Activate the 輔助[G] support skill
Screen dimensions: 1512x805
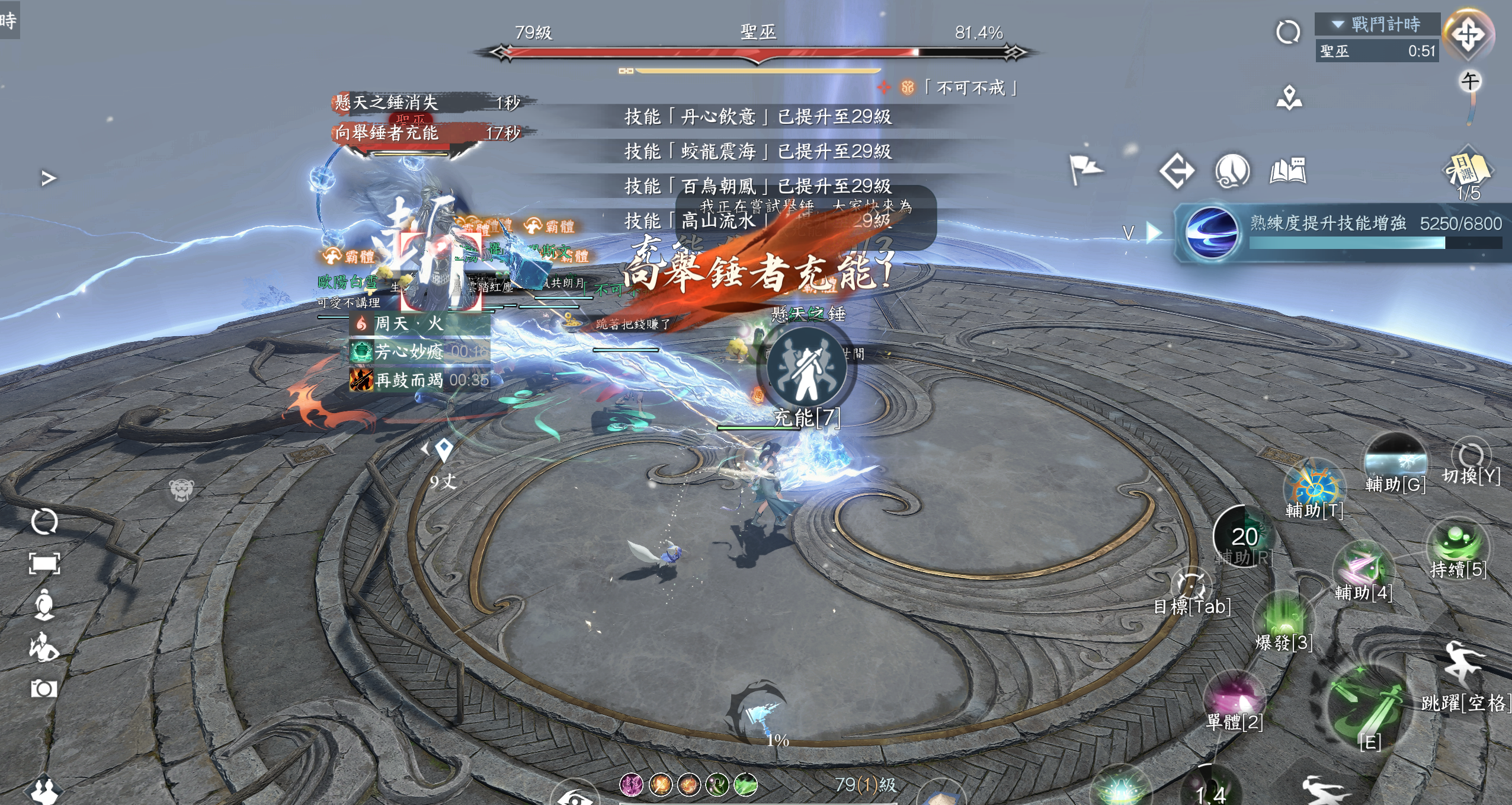pos(1395,460)
